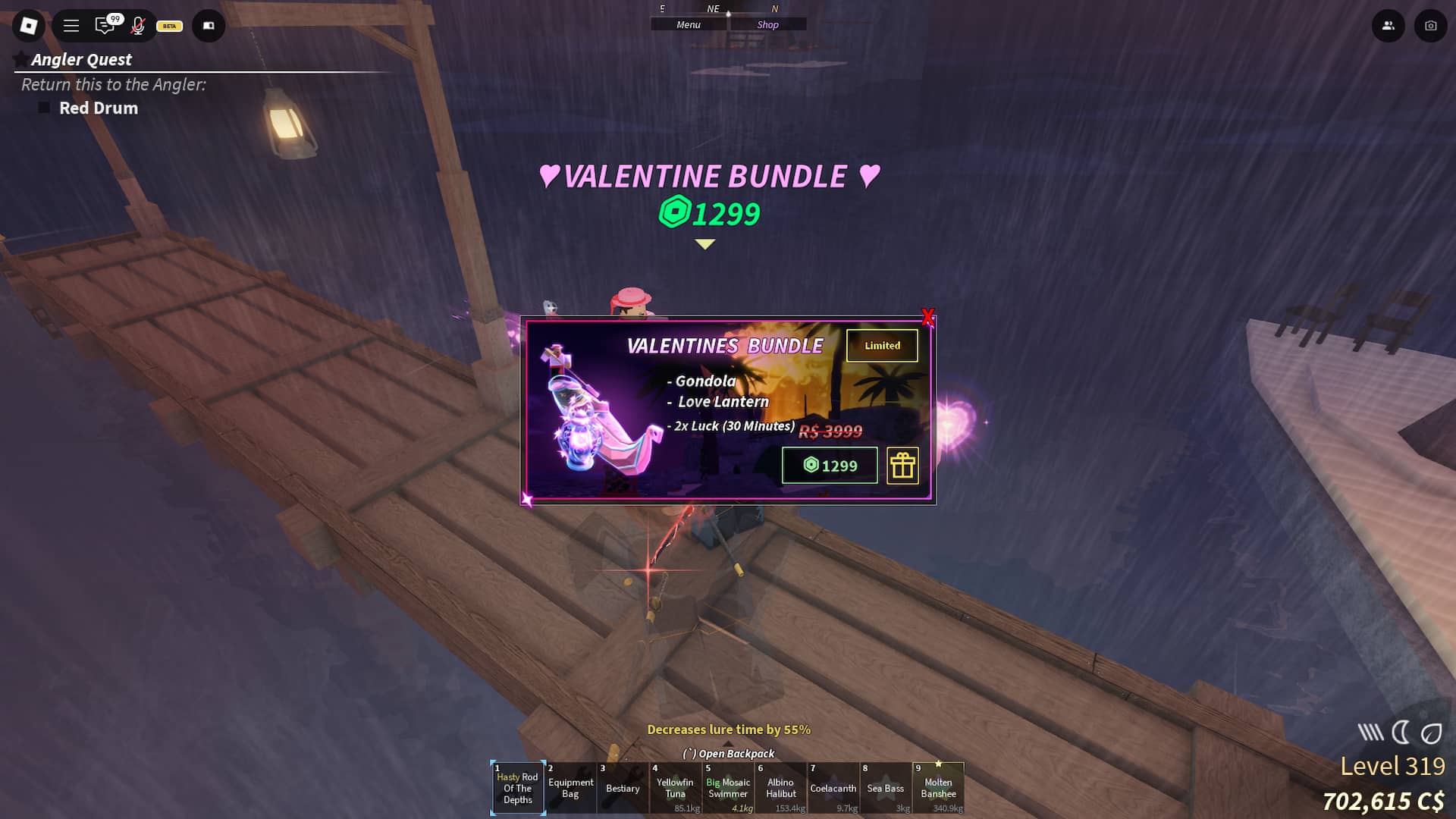The width and height of the screenshot is (1456, 819).
Task: Select the Hasty Rod Of The Depths slot
Action: click(x=518, y=788)
